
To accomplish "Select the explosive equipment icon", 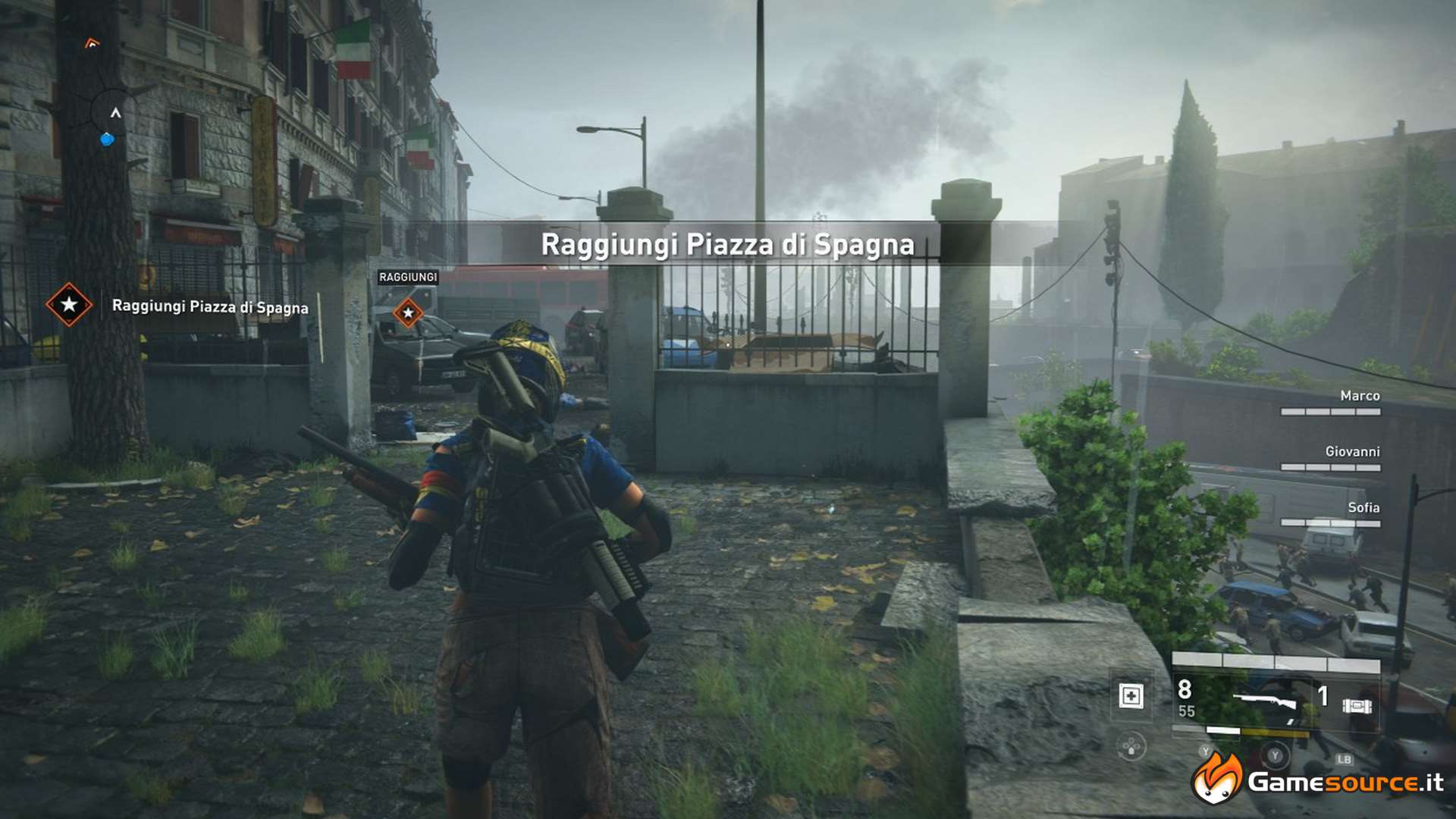I will coord(1357,705).
